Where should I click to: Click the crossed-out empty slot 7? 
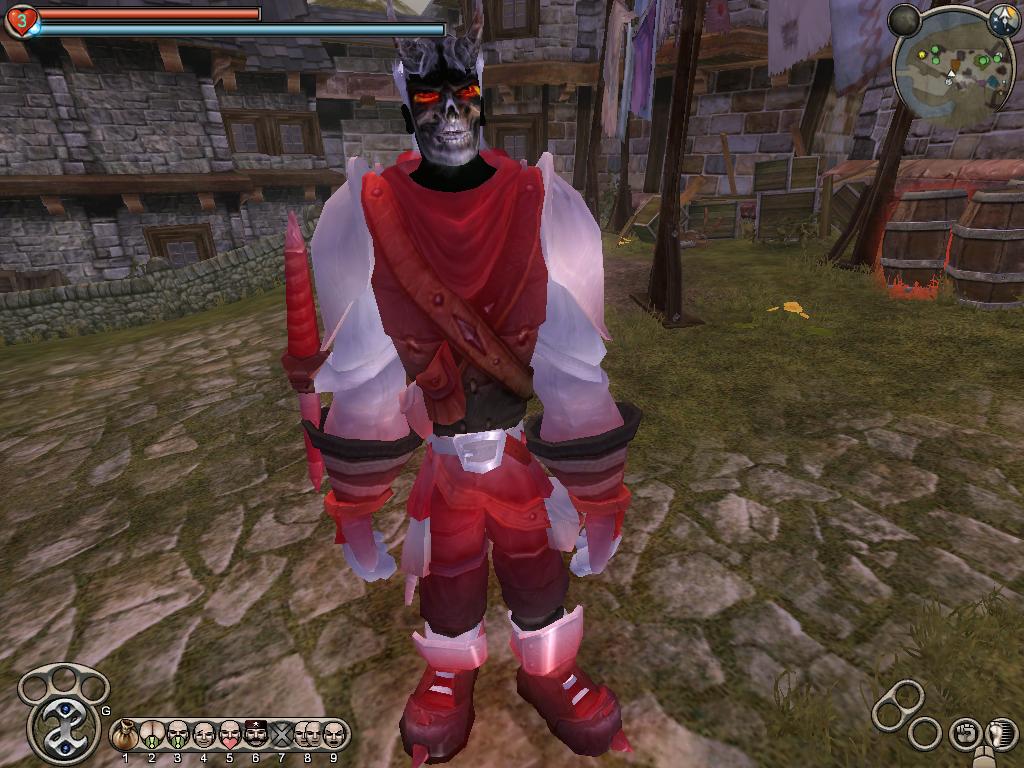281,735
